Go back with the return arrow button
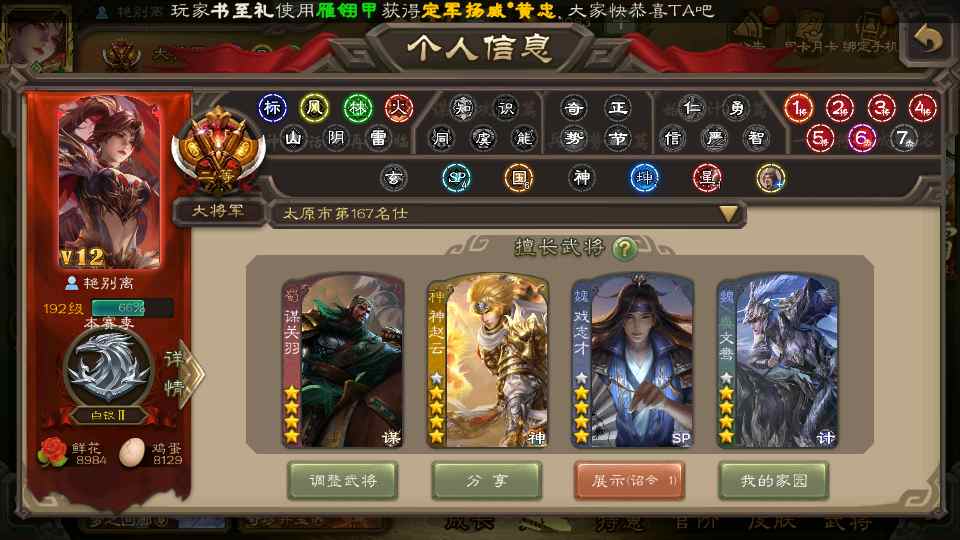The height and width of the screenshot is (540, 960). (x=928, y=38)
